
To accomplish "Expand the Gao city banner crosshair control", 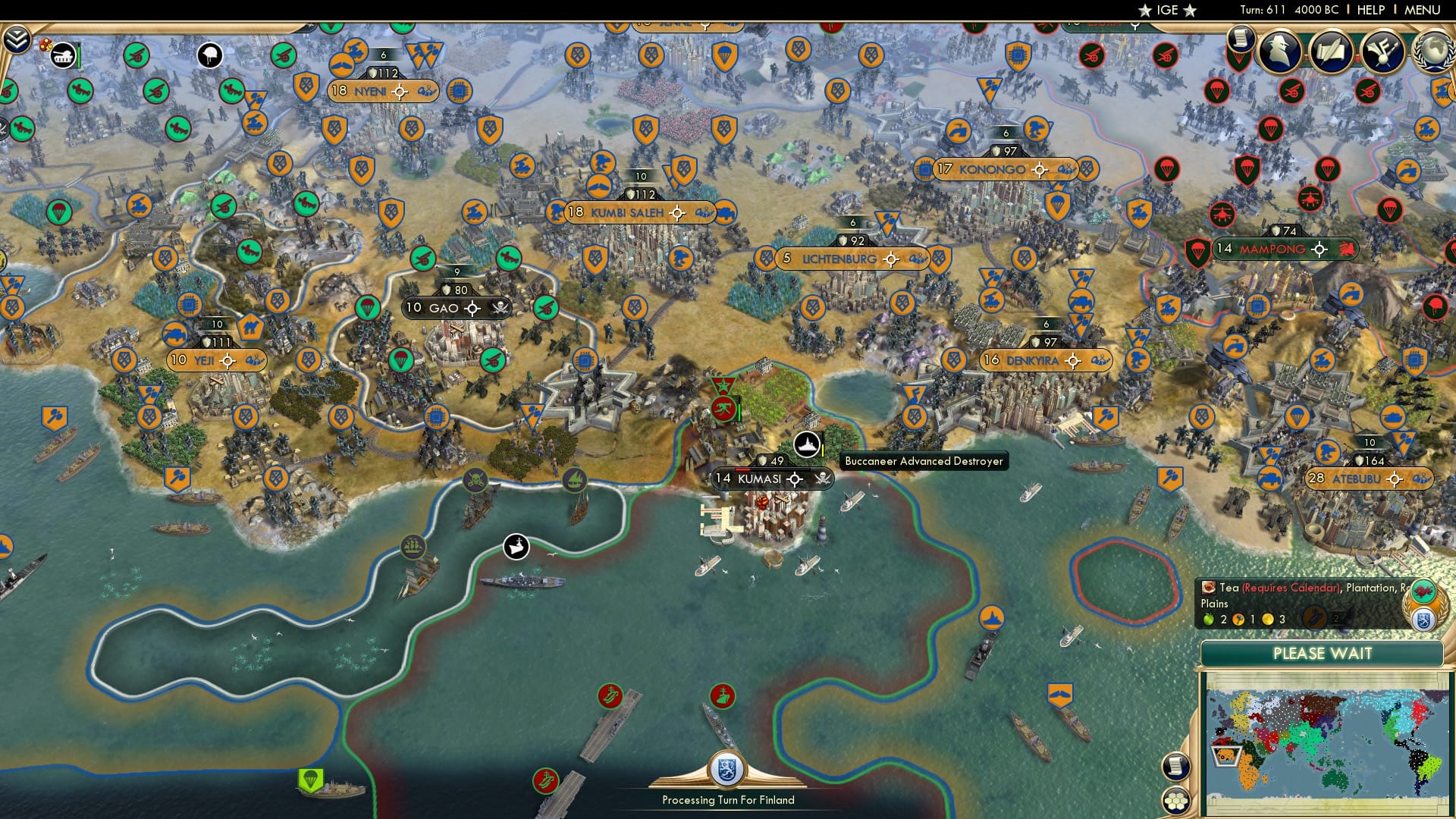I will click(472, 308).
